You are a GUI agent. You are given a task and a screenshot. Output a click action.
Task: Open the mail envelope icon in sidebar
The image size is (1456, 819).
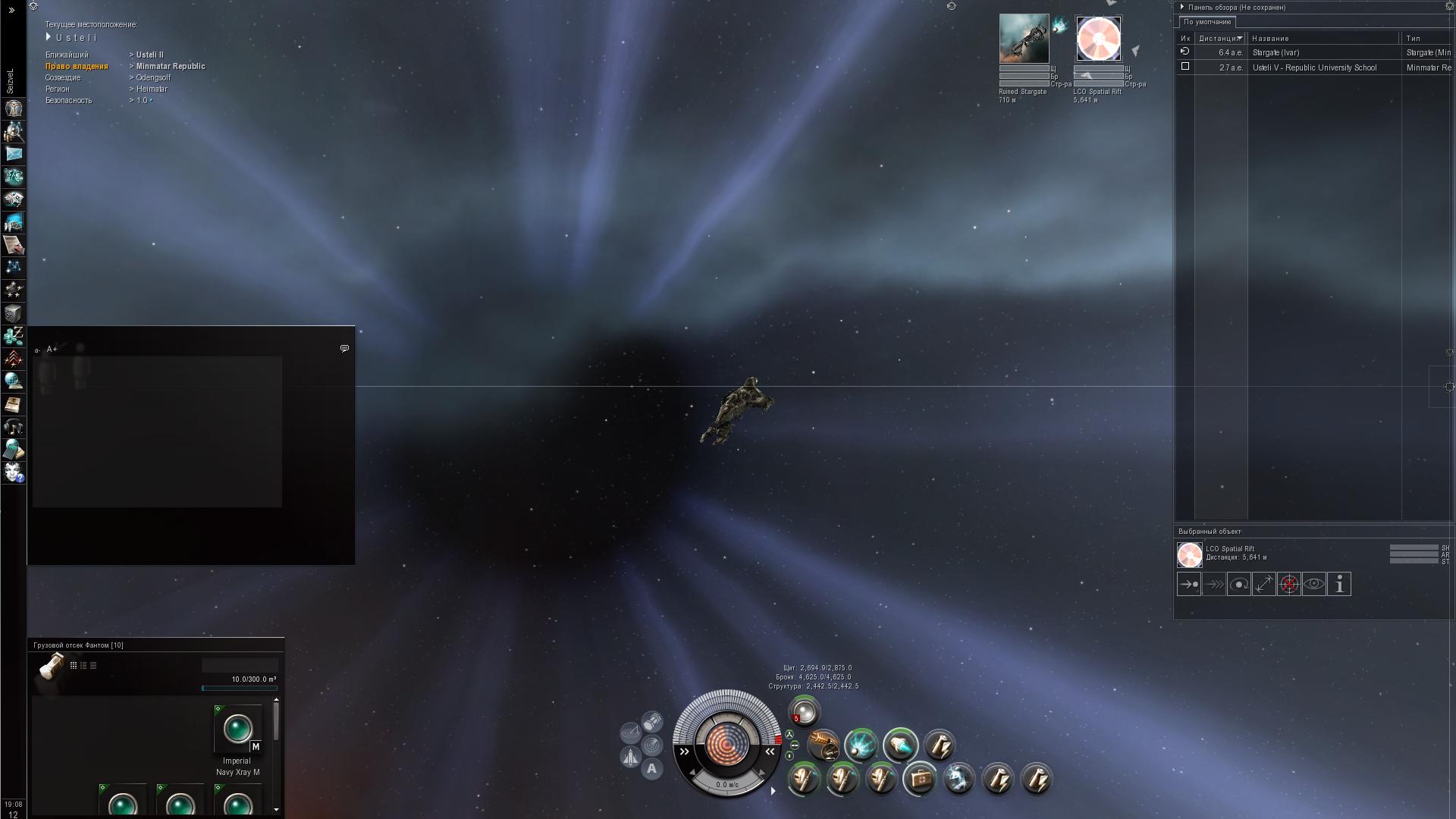[x=14, y=154]
